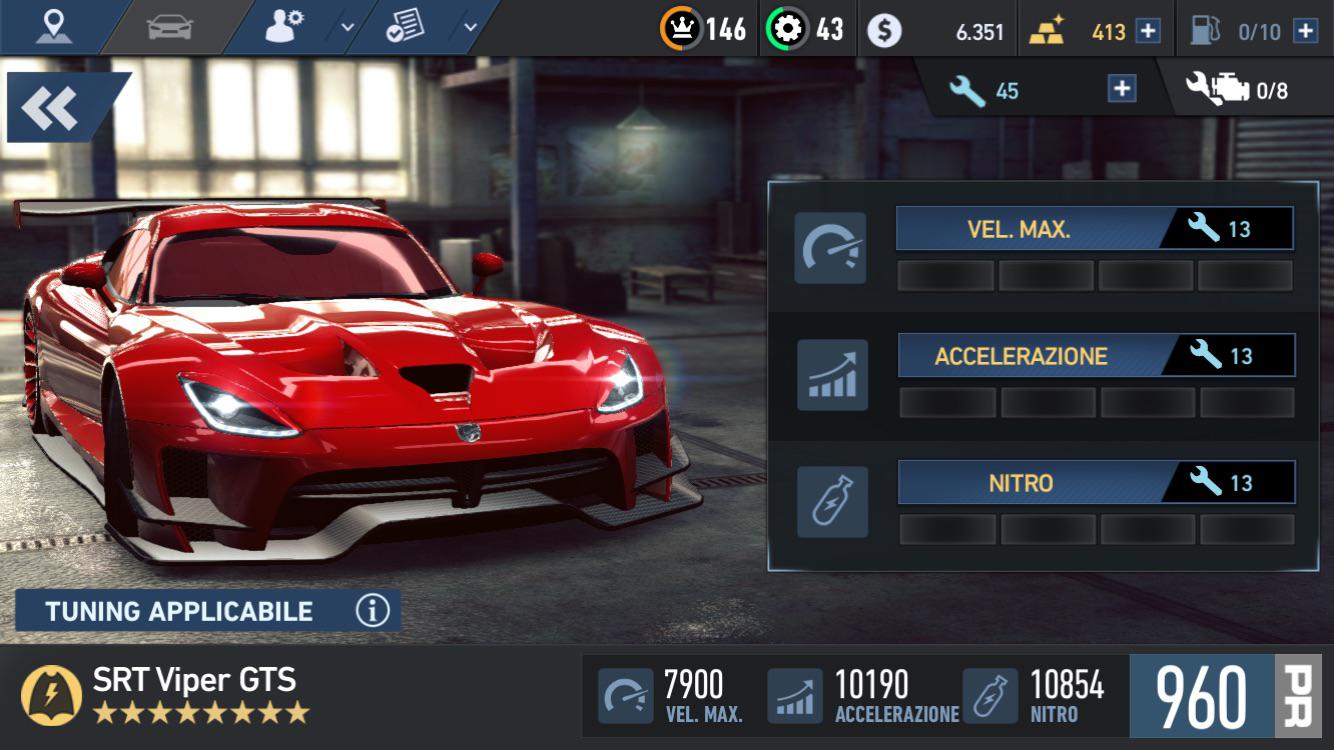Open the map location icon
The height and width of the screenshot is (750, 1334).
[x=52, y=28]
